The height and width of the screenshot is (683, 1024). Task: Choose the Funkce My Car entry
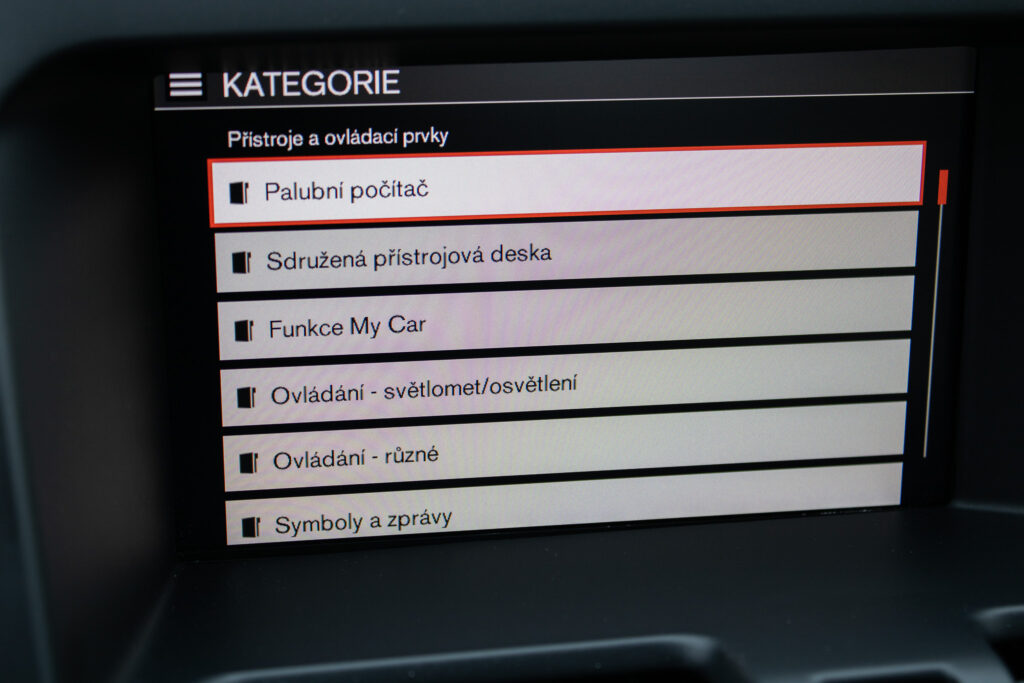(x=565, y=322)
